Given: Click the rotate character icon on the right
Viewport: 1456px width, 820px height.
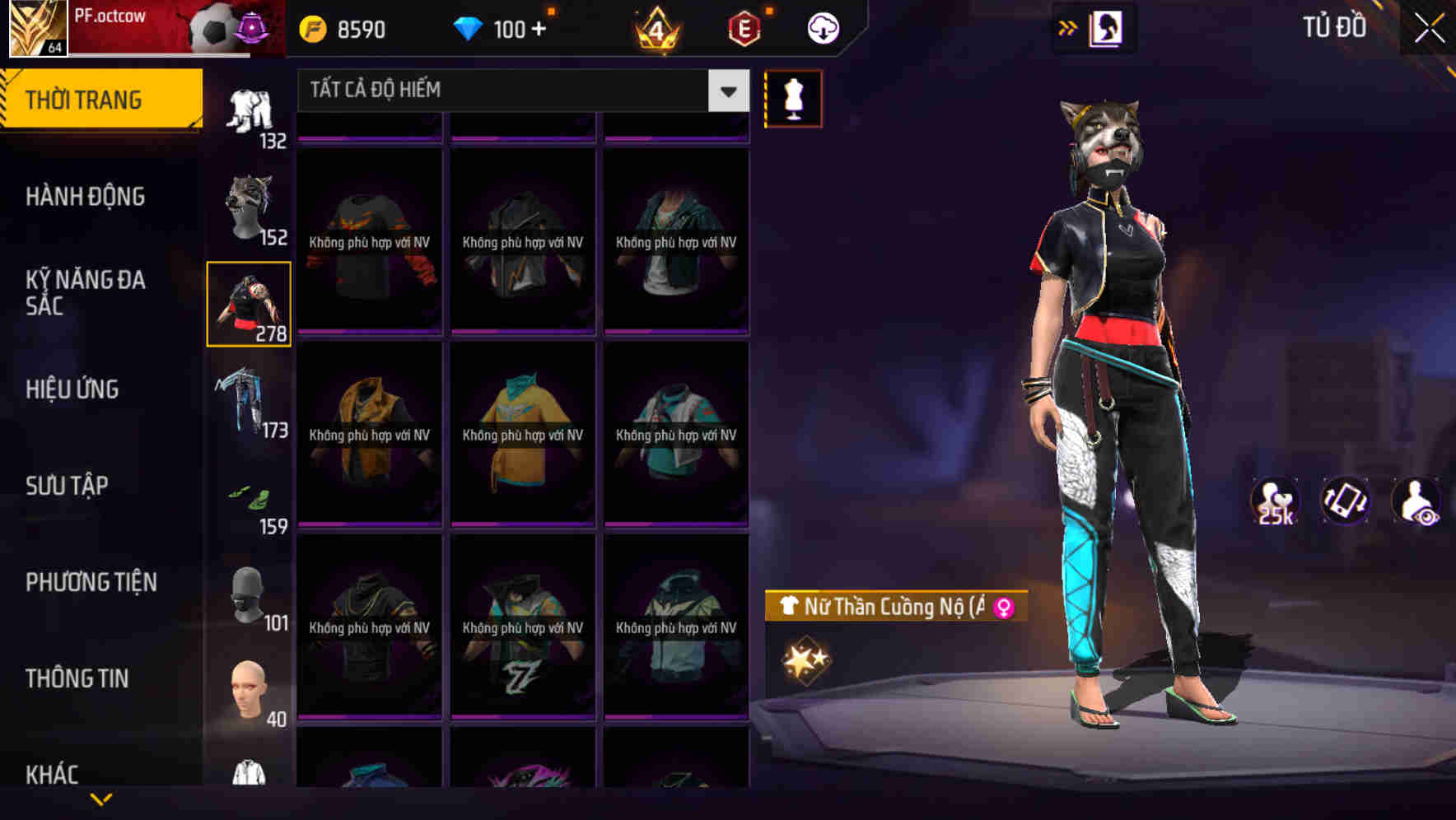Looking at the screenshot, I should click(1345, 501).
